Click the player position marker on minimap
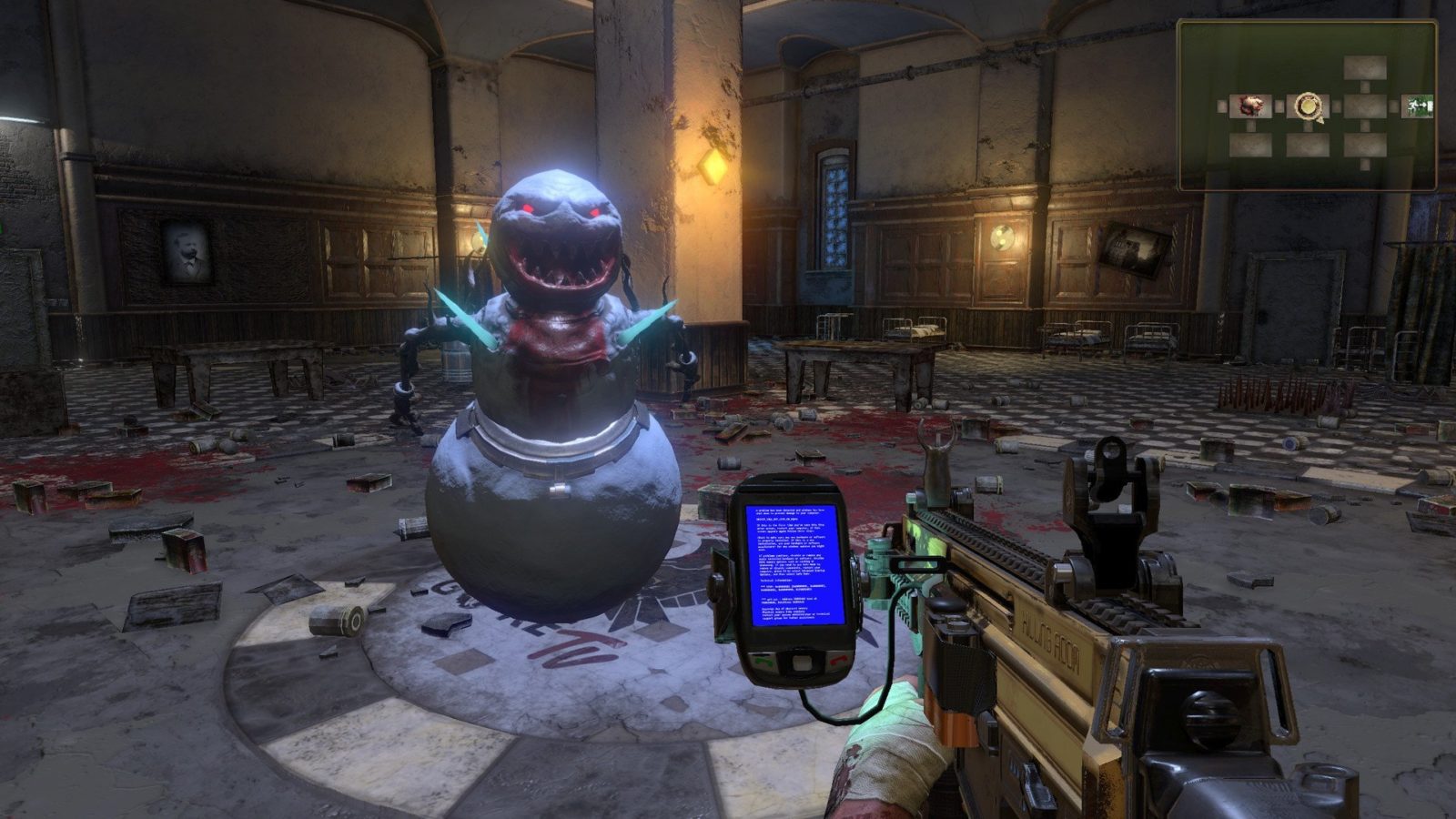 pos(1308,106)
